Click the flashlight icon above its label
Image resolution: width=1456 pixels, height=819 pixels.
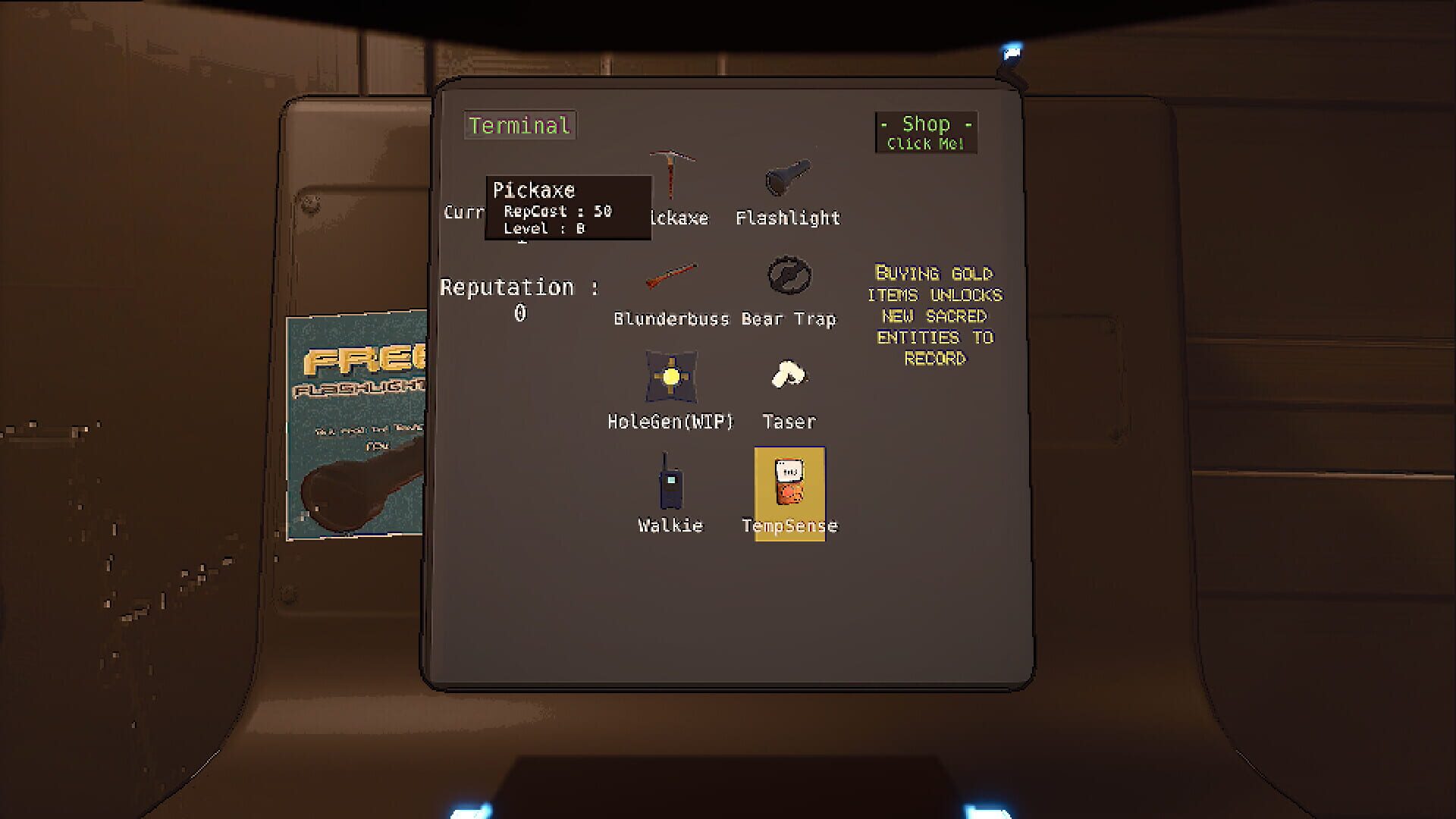click(x=789, y=178)
